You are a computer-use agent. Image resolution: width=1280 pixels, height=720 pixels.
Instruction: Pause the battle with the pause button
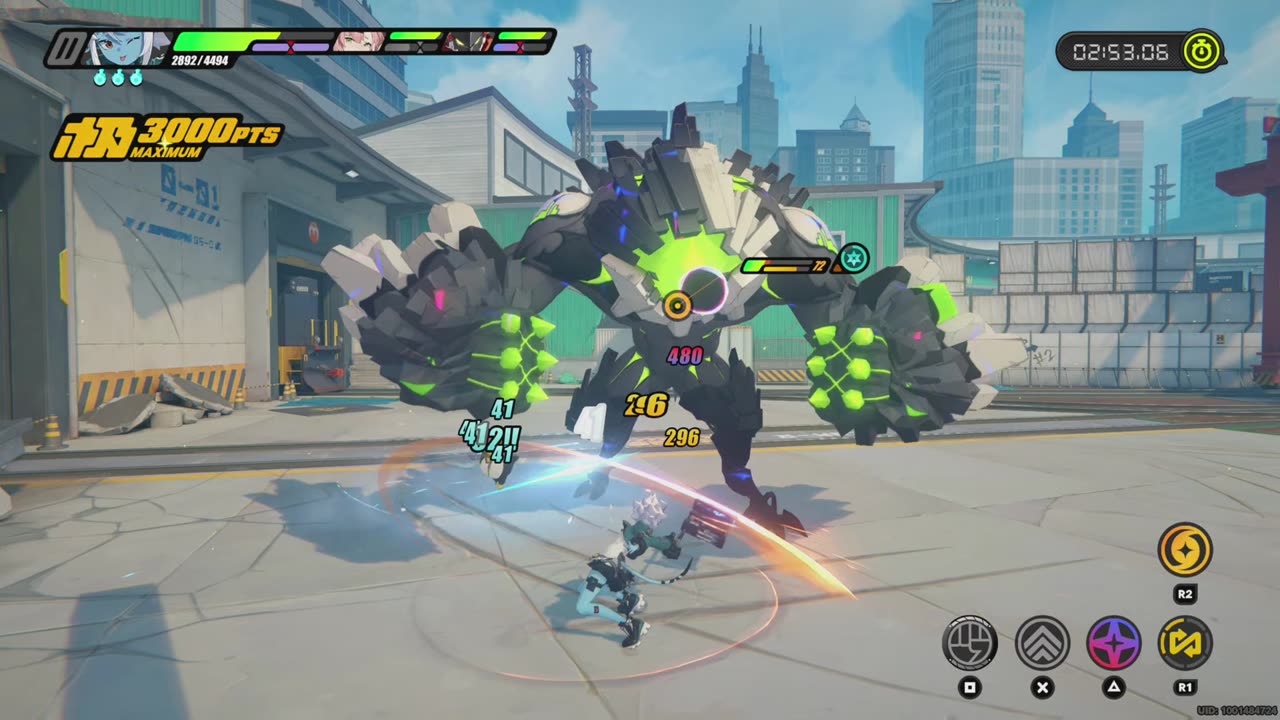(67, 48)
